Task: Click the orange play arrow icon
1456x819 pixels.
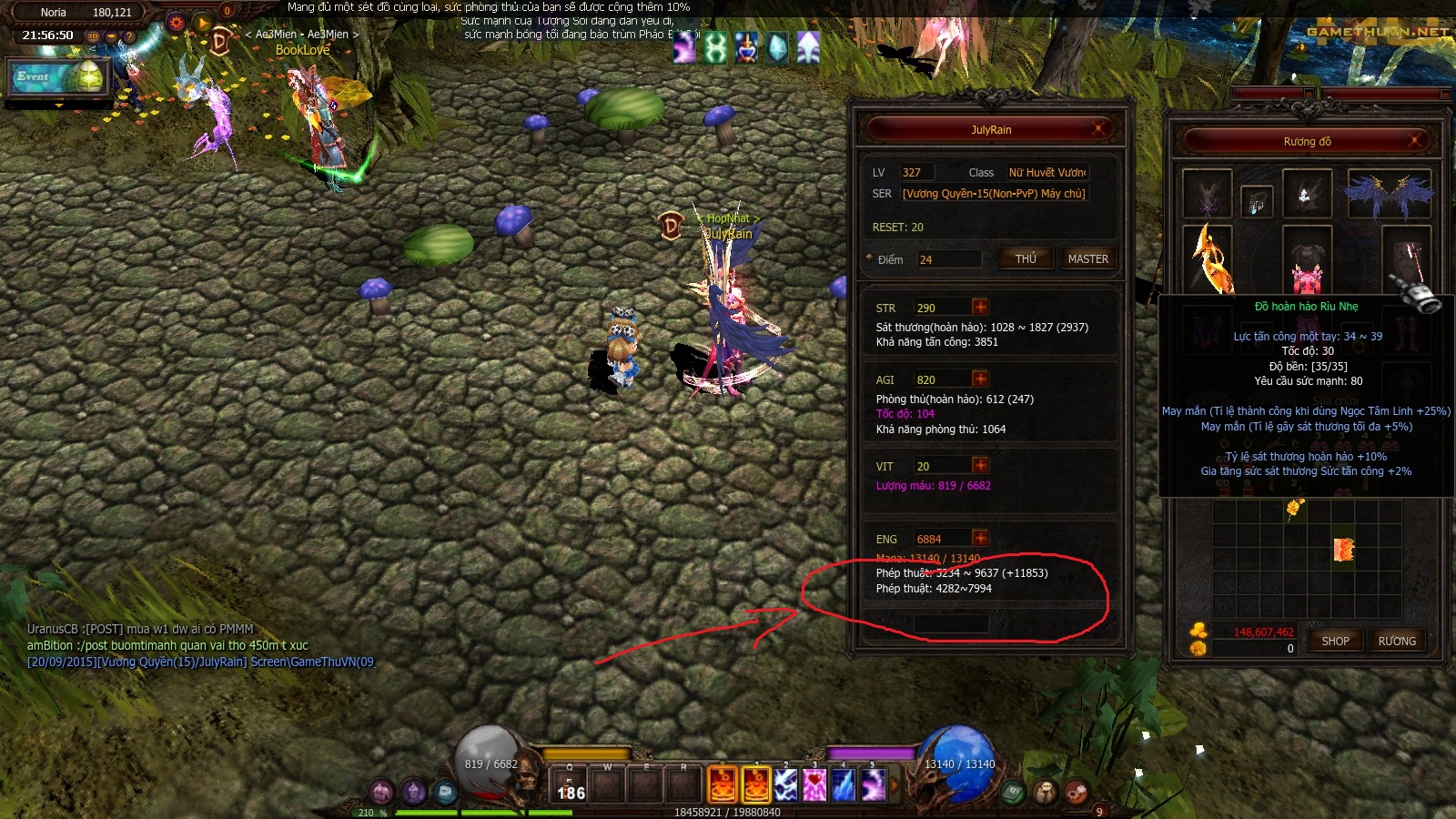Action: point(203,23)
